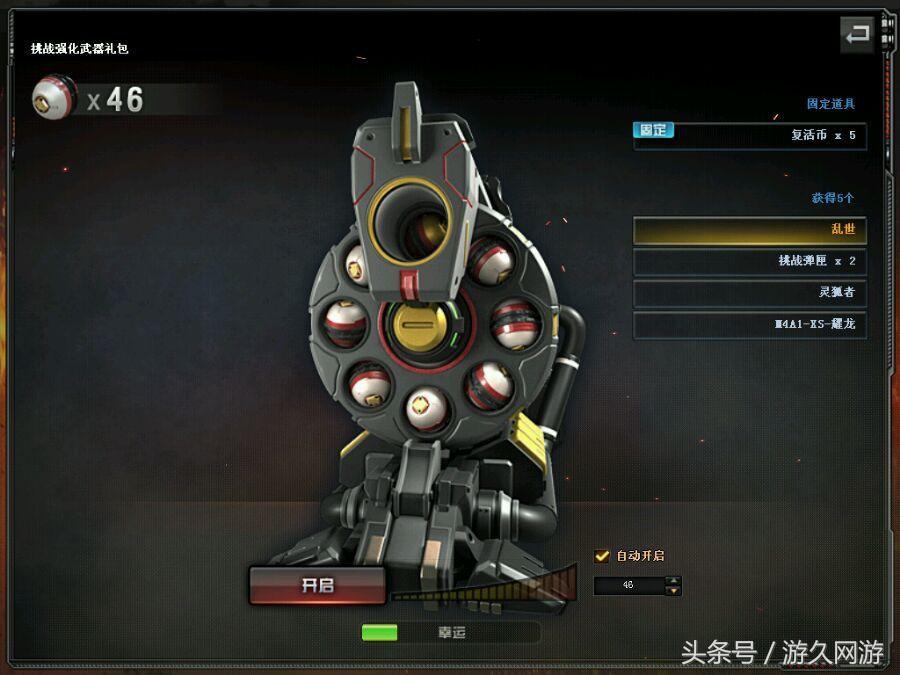Select the highlighted 乱世 reward row
Viewport: 900px width, 675px height.
click(749, 230)
